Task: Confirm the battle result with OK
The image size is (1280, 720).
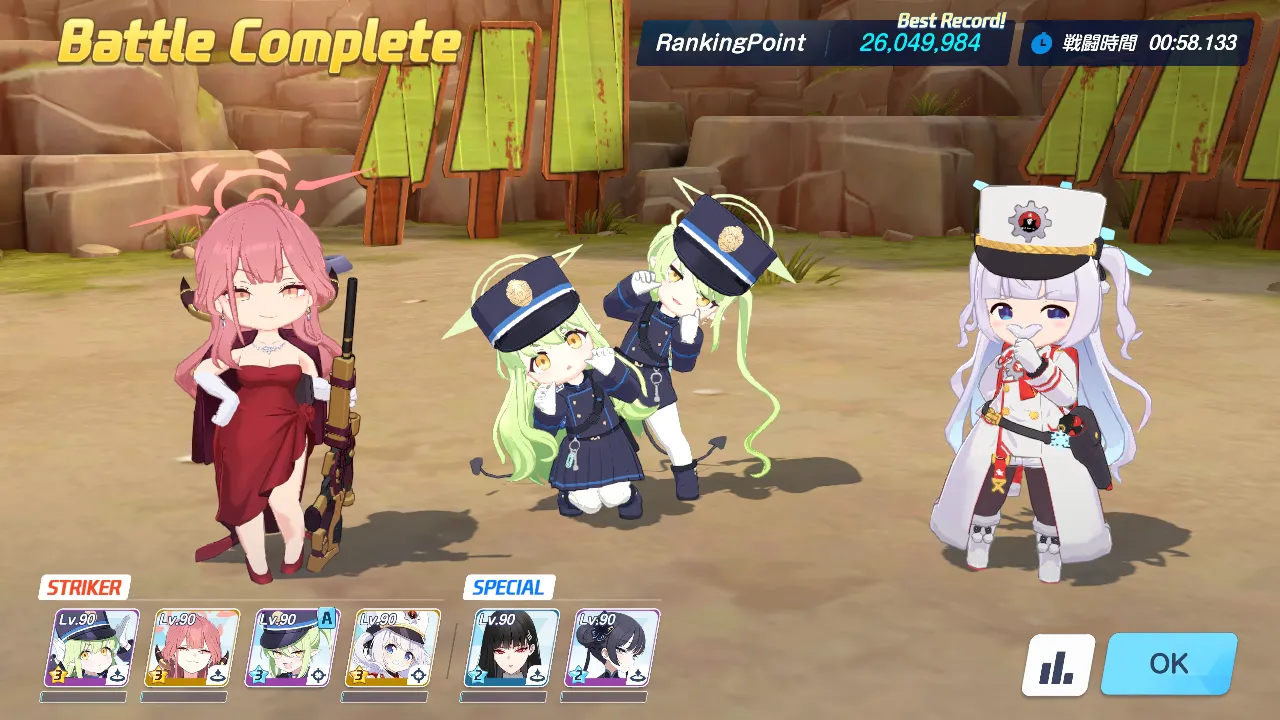Action: pyautogui.click(x=1168, y=664)
